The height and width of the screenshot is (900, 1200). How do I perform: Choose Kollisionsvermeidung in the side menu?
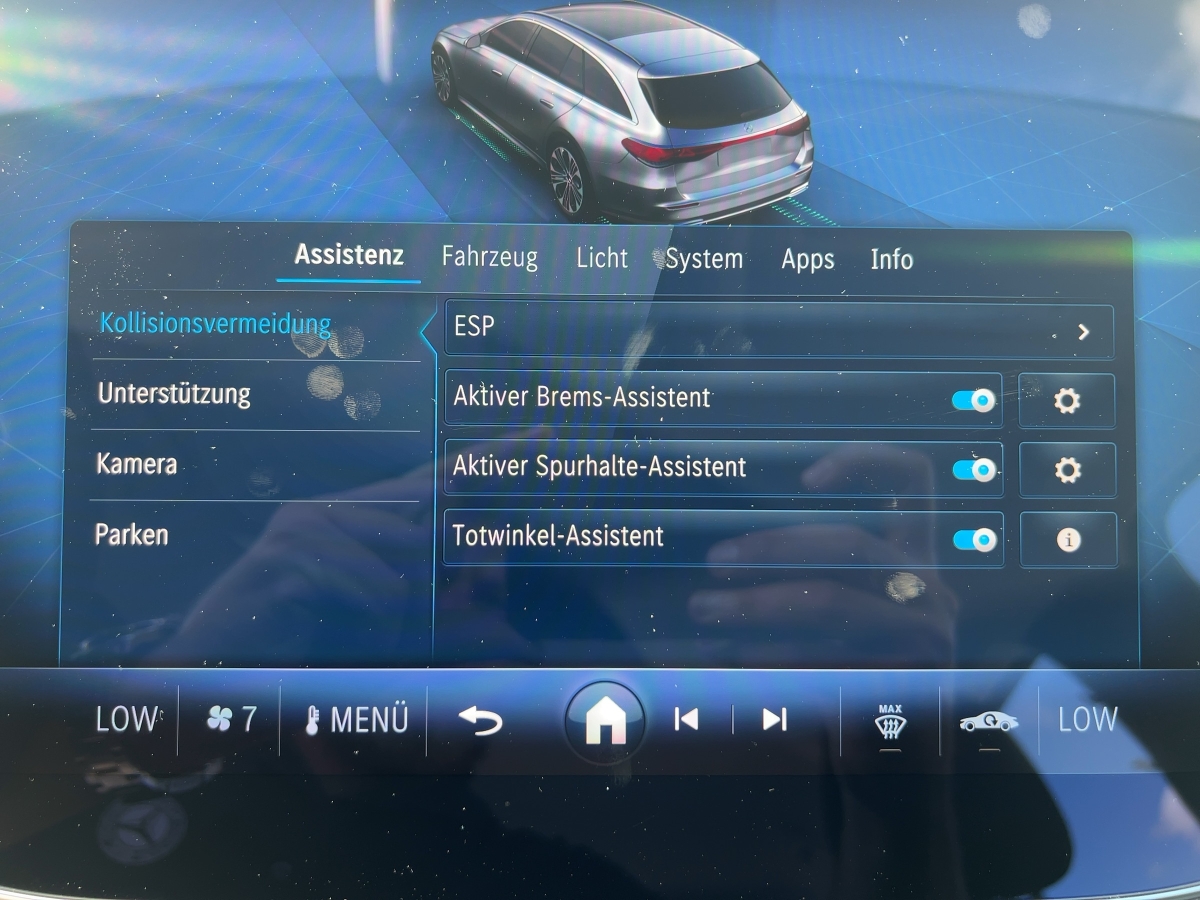coord(215,324)
